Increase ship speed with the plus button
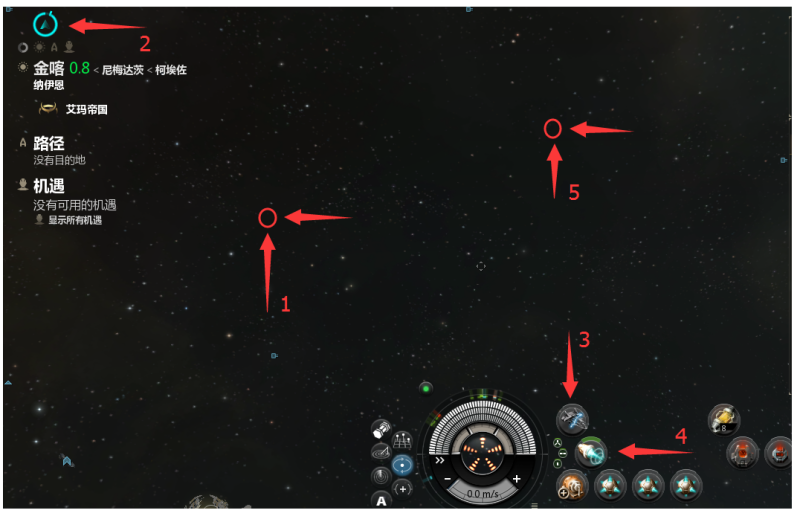800x516 pixels. pos(517,479)
